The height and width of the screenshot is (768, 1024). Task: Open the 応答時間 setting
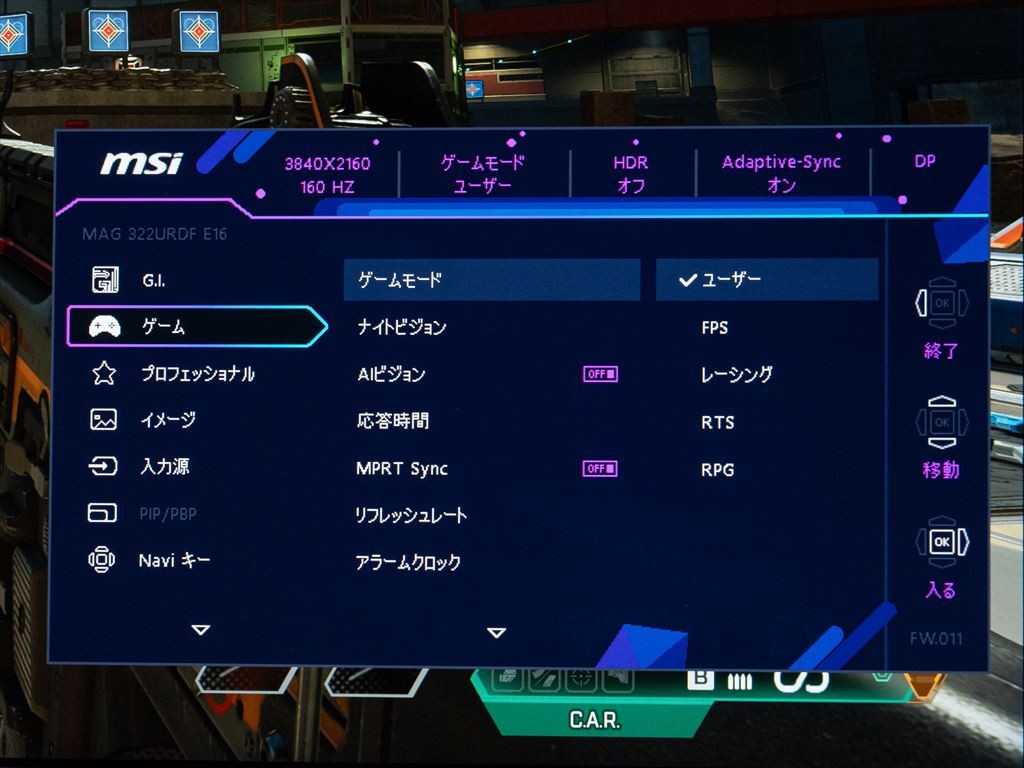click(393, 421)
